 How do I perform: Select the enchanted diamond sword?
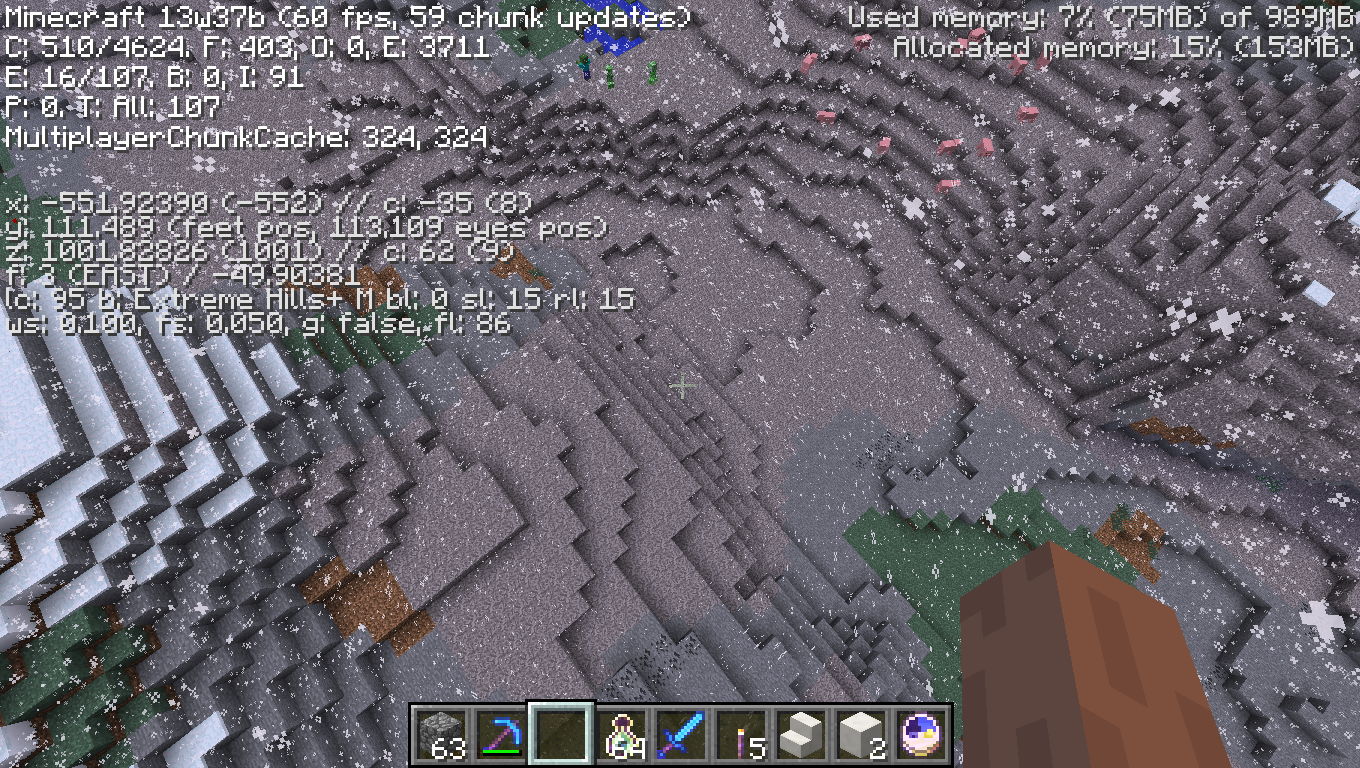tap(683, 732)
